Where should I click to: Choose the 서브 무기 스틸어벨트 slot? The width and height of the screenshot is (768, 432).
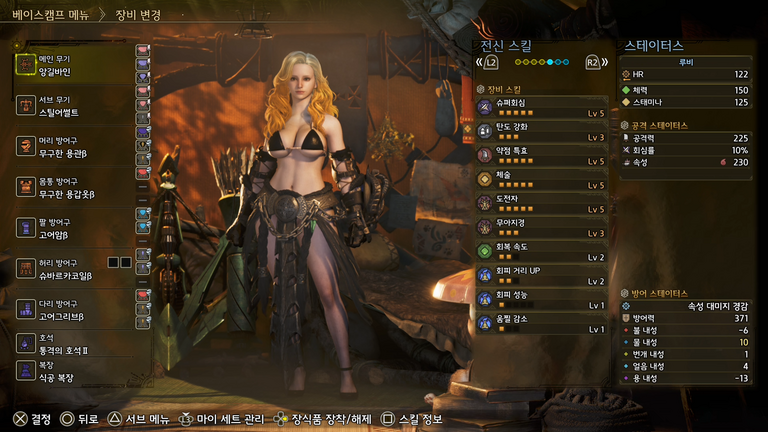click(70, 107)
